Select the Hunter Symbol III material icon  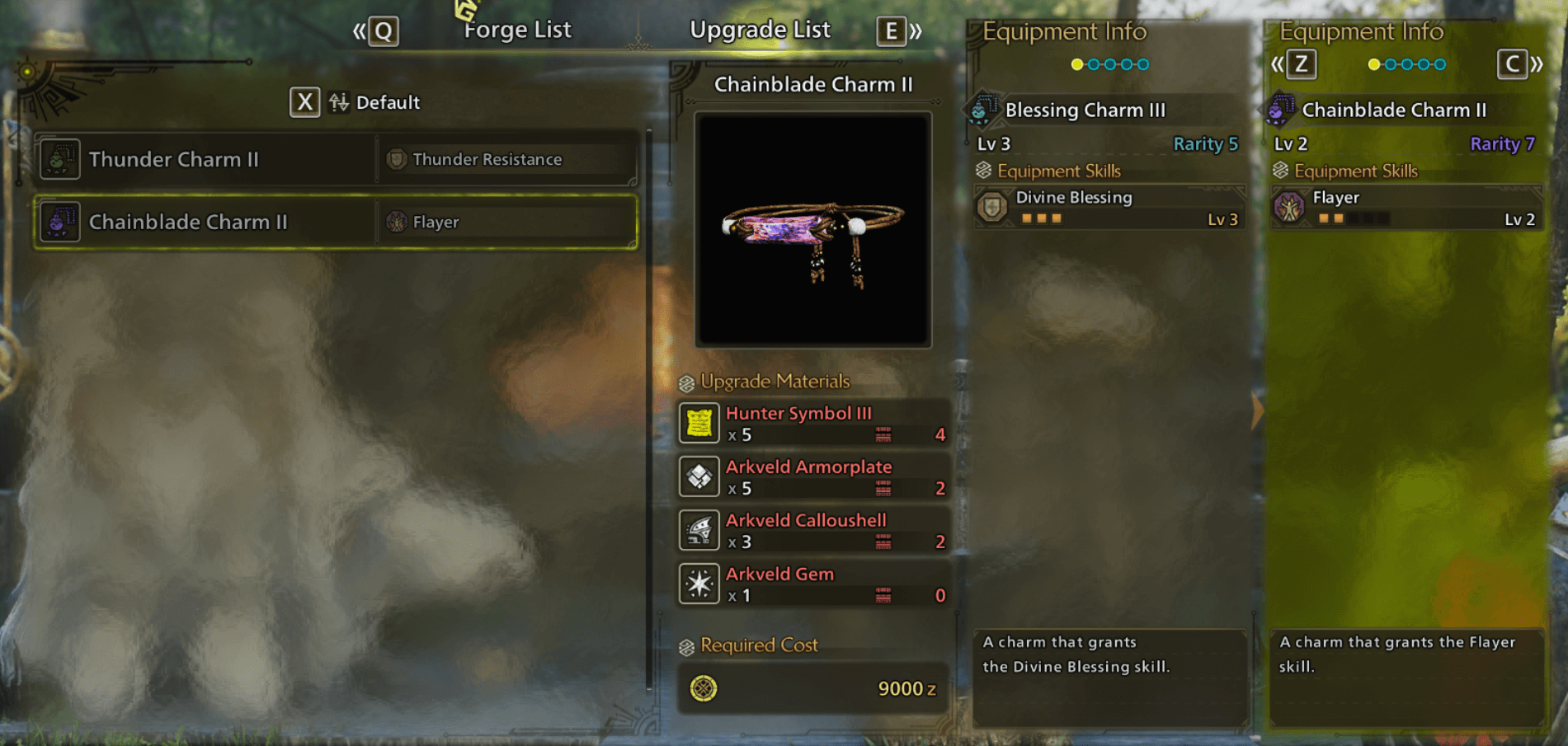coord(699,423)
